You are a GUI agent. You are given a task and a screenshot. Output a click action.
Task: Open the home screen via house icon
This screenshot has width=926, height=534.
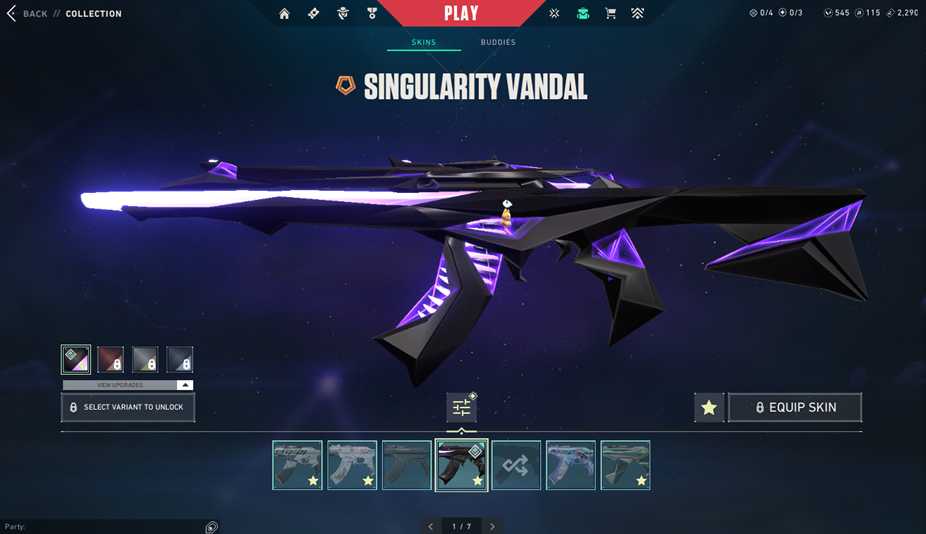point(285,14)
